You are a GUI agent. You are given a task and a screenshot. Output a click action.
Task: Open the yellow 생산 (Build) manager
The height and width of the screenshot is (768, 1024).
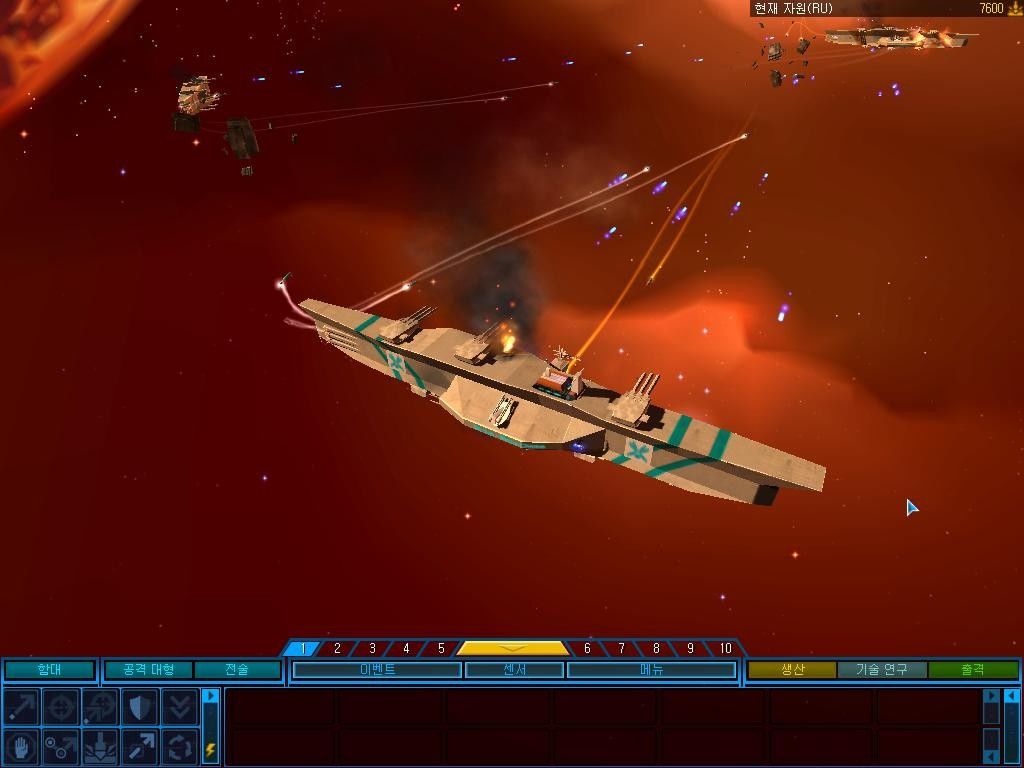click(x=792, y=670)
